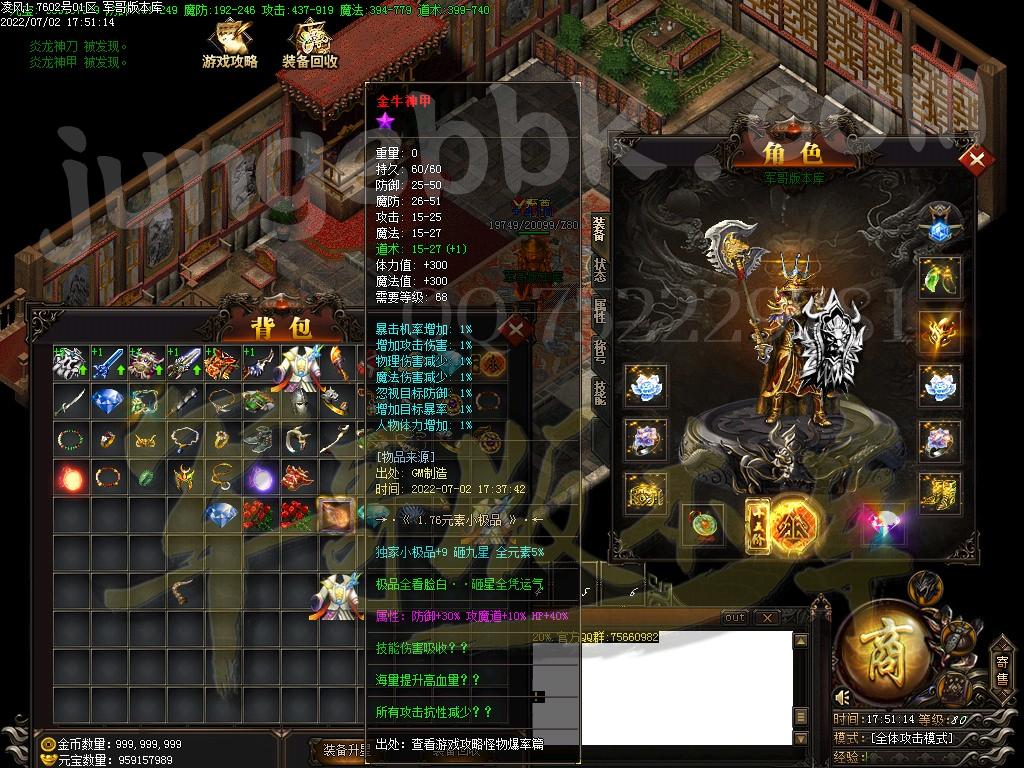The image size is (1024, 768).
Task: Switch to the 属性 attributes tab
Action: click(599, 310)
